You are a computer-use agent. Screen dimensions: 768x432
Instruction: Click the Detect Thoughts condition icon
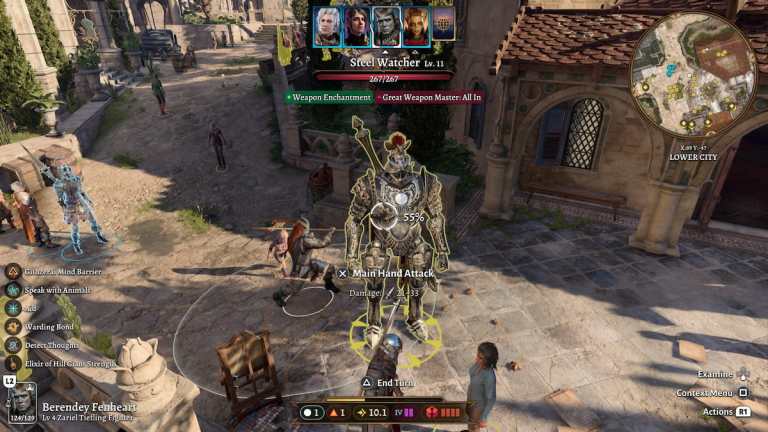tap(14, 345)
